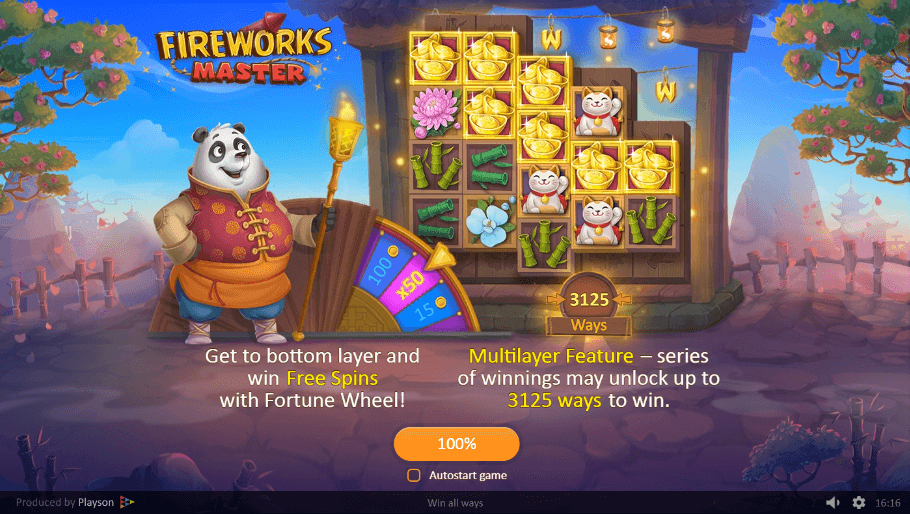Toggle sound with the speaker icon
Image resolution: width=910 pixels, height=514 pixels.
[x=833, y=502]
